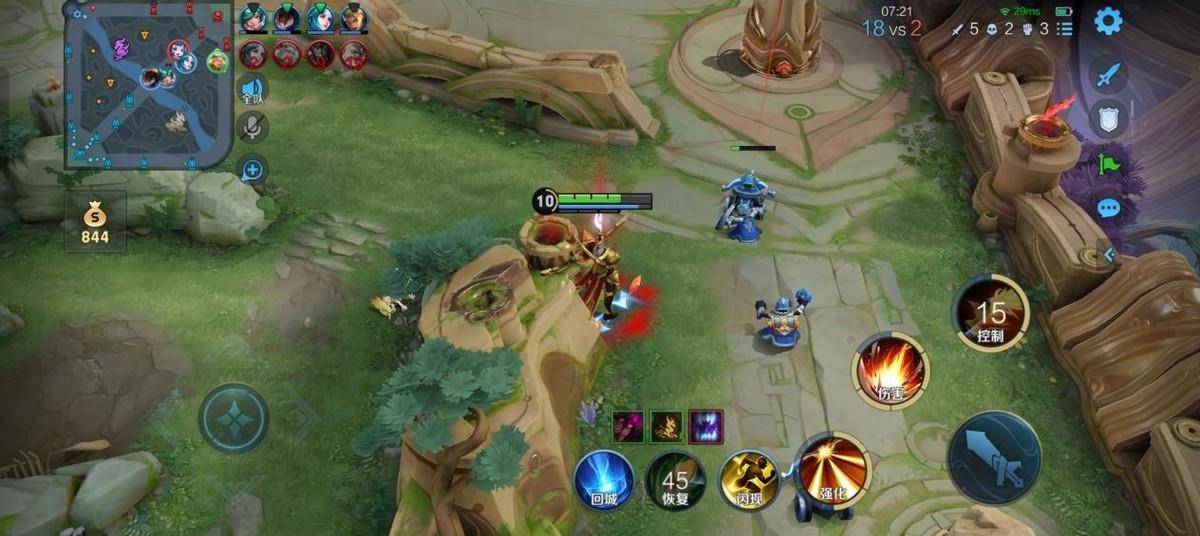Open the scoreboard list icon
Image resolution: width=1200 pixels, height=536 pixels.
tap(1064, 29)
